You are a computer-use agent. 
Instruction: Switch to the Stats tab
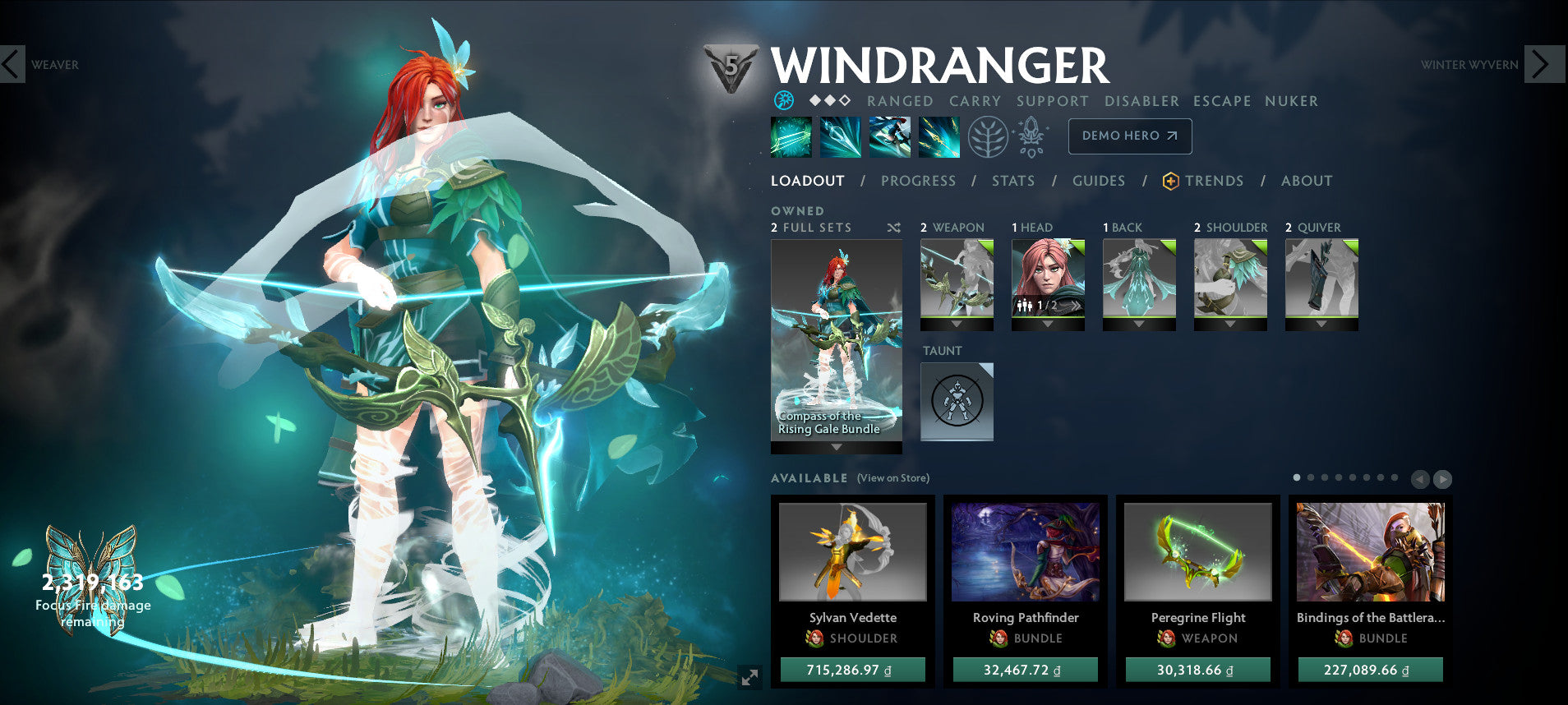1013,181
